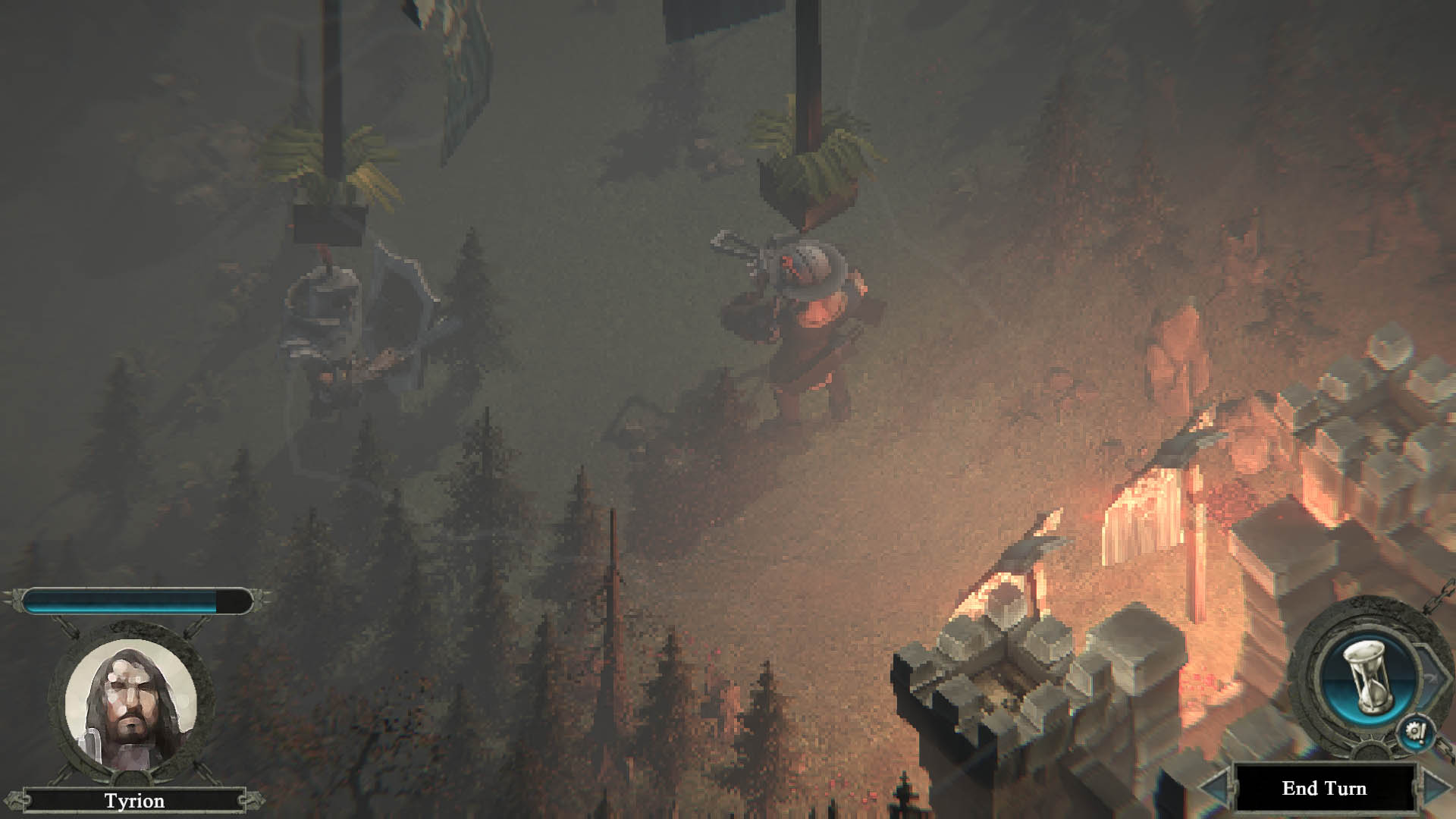Click the left arrow beside End Turn
1456x819 pixels.
pos(1216,789)
